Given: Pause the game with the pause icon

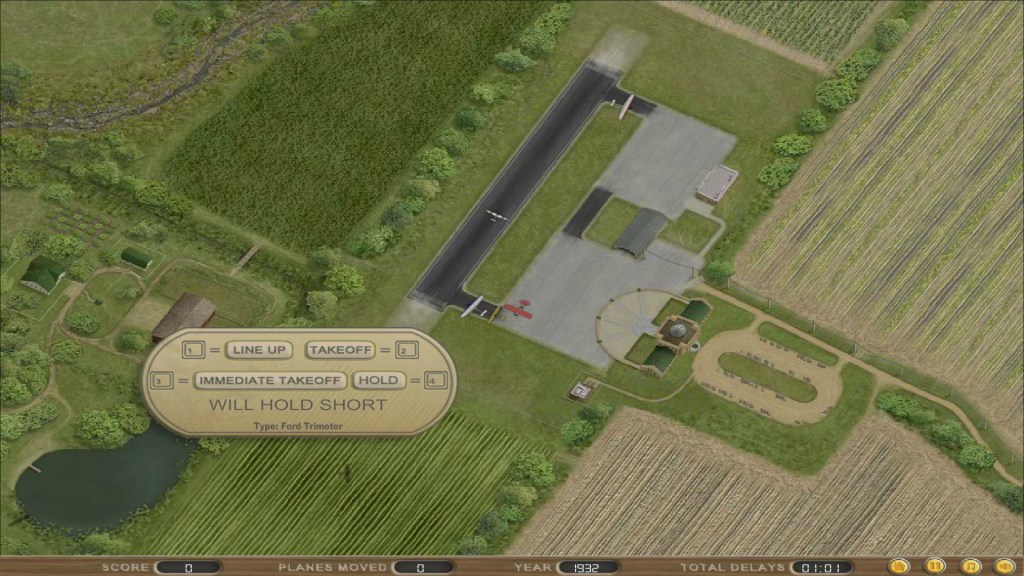Looking at the screenshot, I should (x=934, y=566).
